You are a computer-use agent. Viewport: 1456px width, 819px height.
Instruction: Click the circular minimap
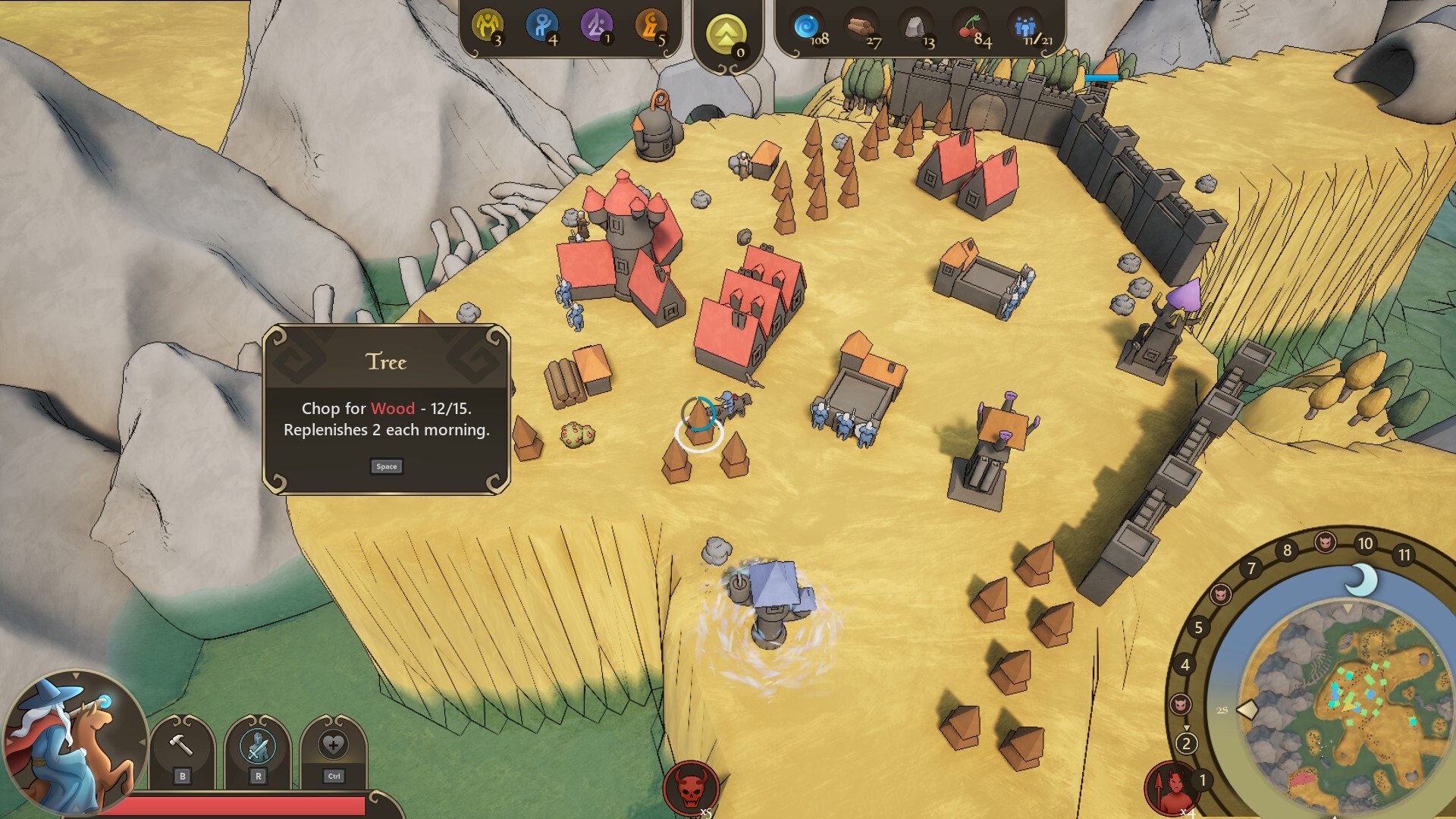[x=1342, y=701]
